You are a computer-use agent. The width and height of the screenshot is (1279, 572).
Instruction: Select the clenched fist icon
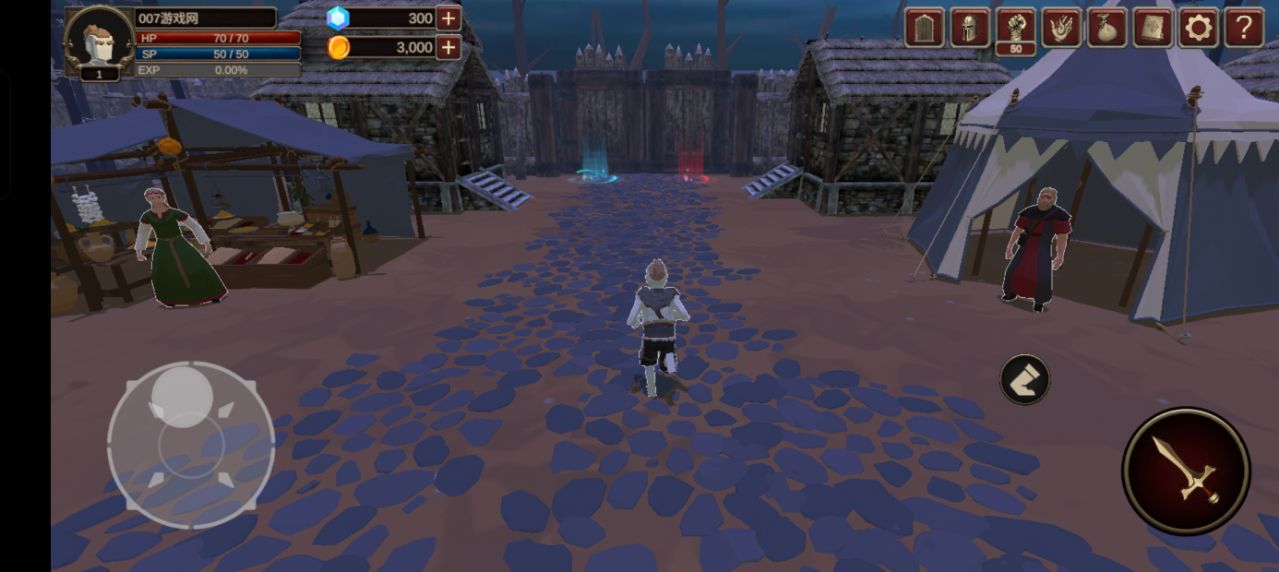[x=1016, y=27]
